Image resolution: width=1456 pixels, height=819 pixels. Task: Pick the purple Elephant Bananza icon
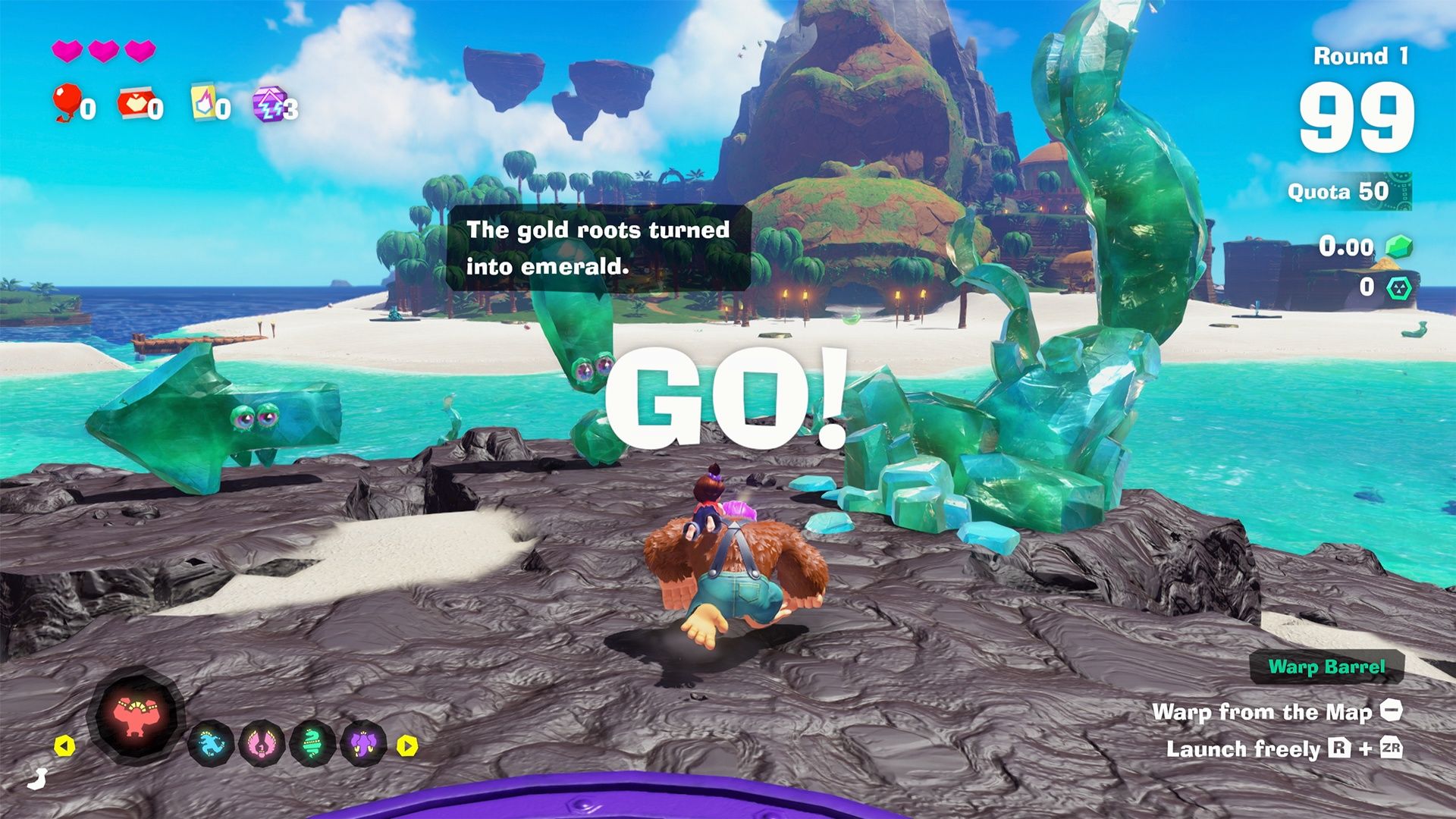(364, 743)
